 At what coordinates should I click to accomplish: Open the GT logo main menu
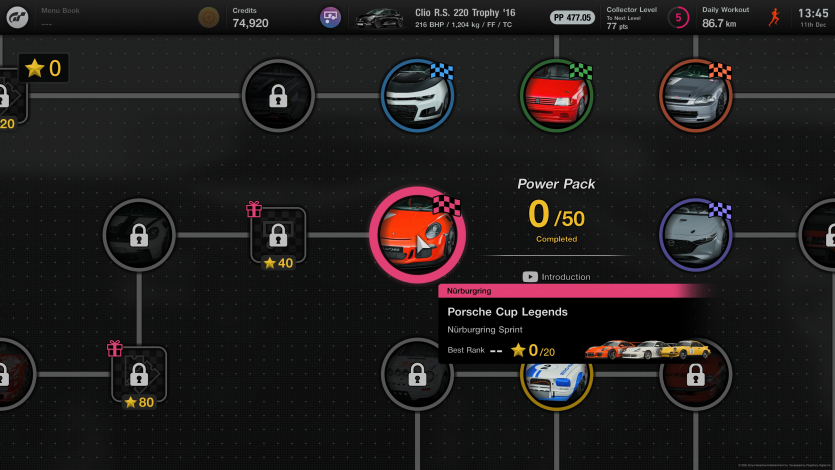tap(16, 17)
